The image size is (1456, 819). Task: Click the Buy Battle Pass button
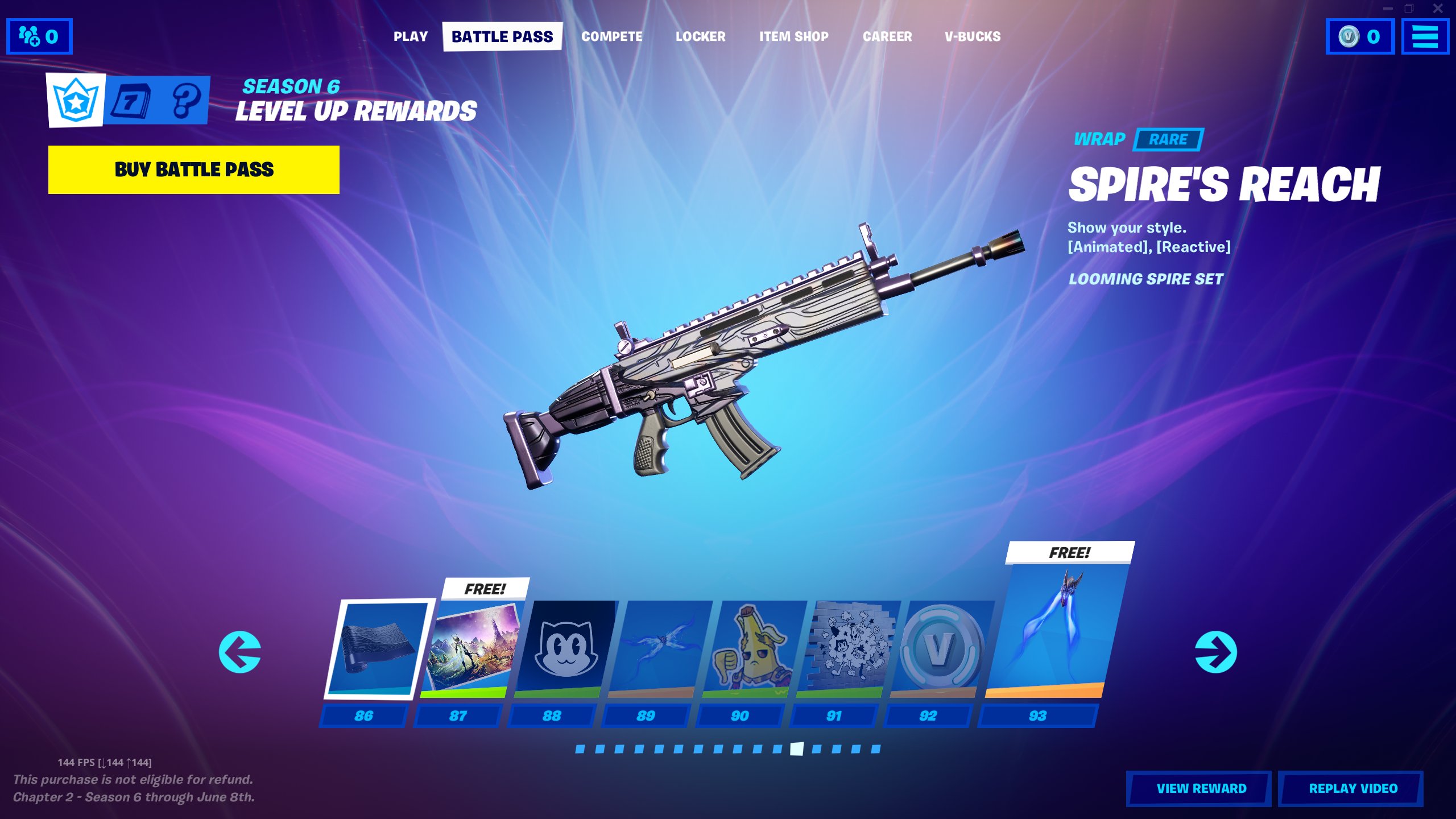pyautogui.click(x=194, y=169)
